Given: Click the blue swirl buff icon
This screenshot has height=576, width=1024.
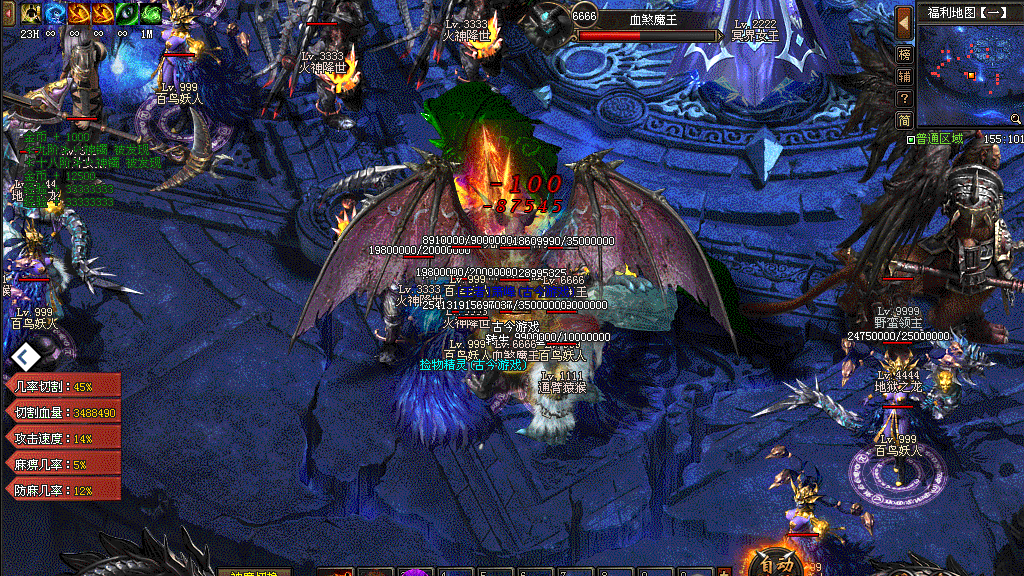Looking at the screenshot, I should 54,13.
